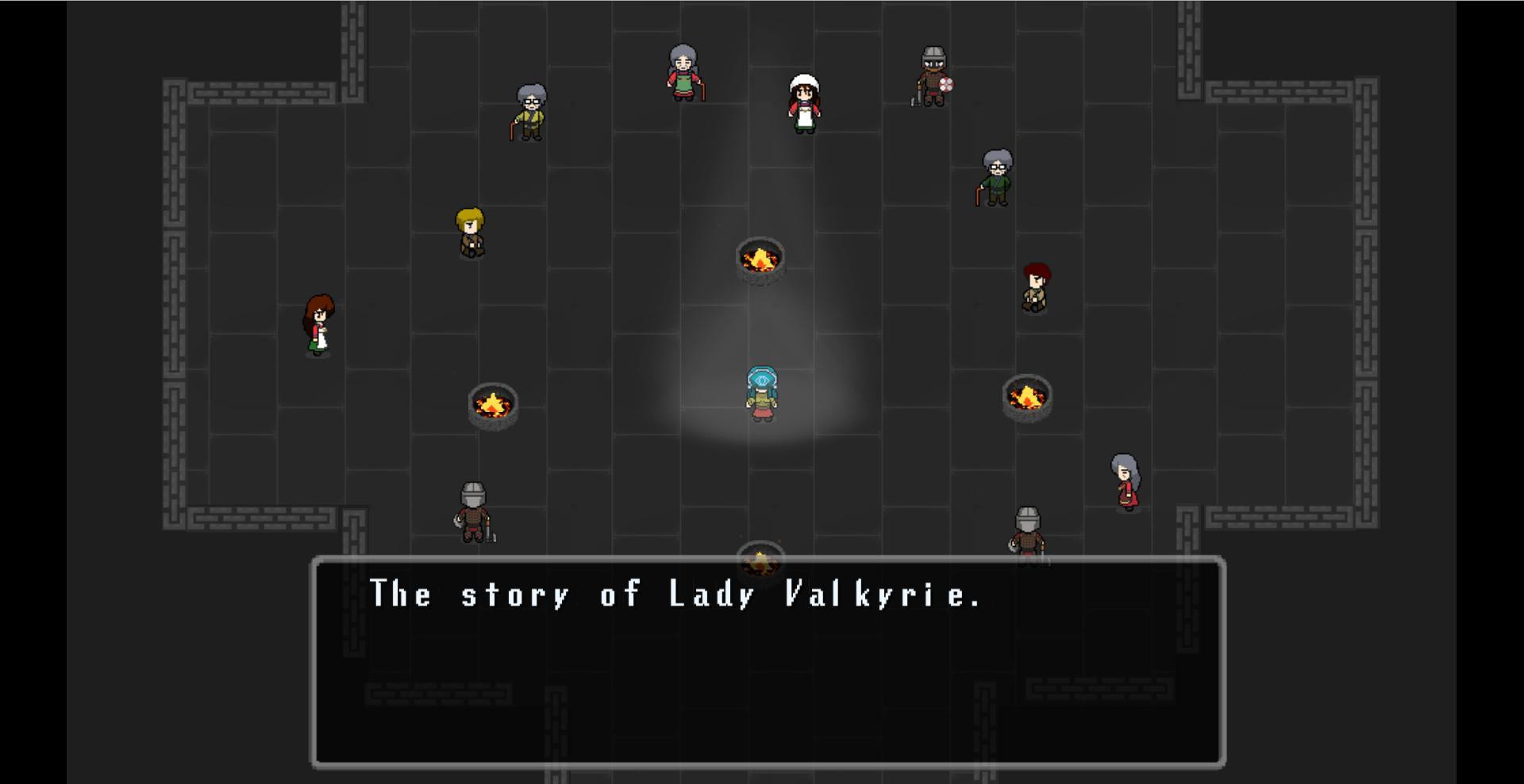Select the fire pit on the left side
This screenshot has height=784, width=1524.
[492, 403]
